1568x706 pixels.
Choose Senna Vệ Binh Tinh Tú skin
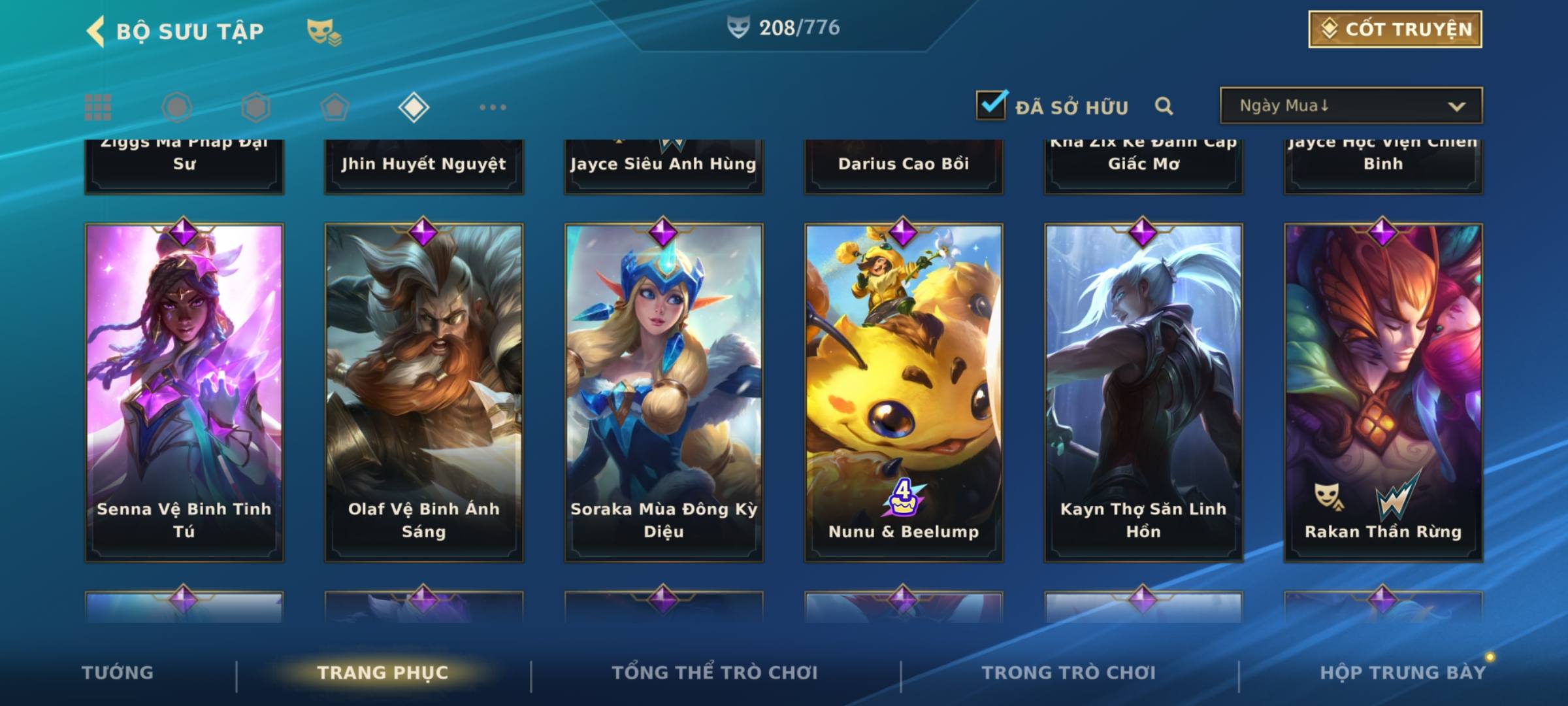pos(184,392)
